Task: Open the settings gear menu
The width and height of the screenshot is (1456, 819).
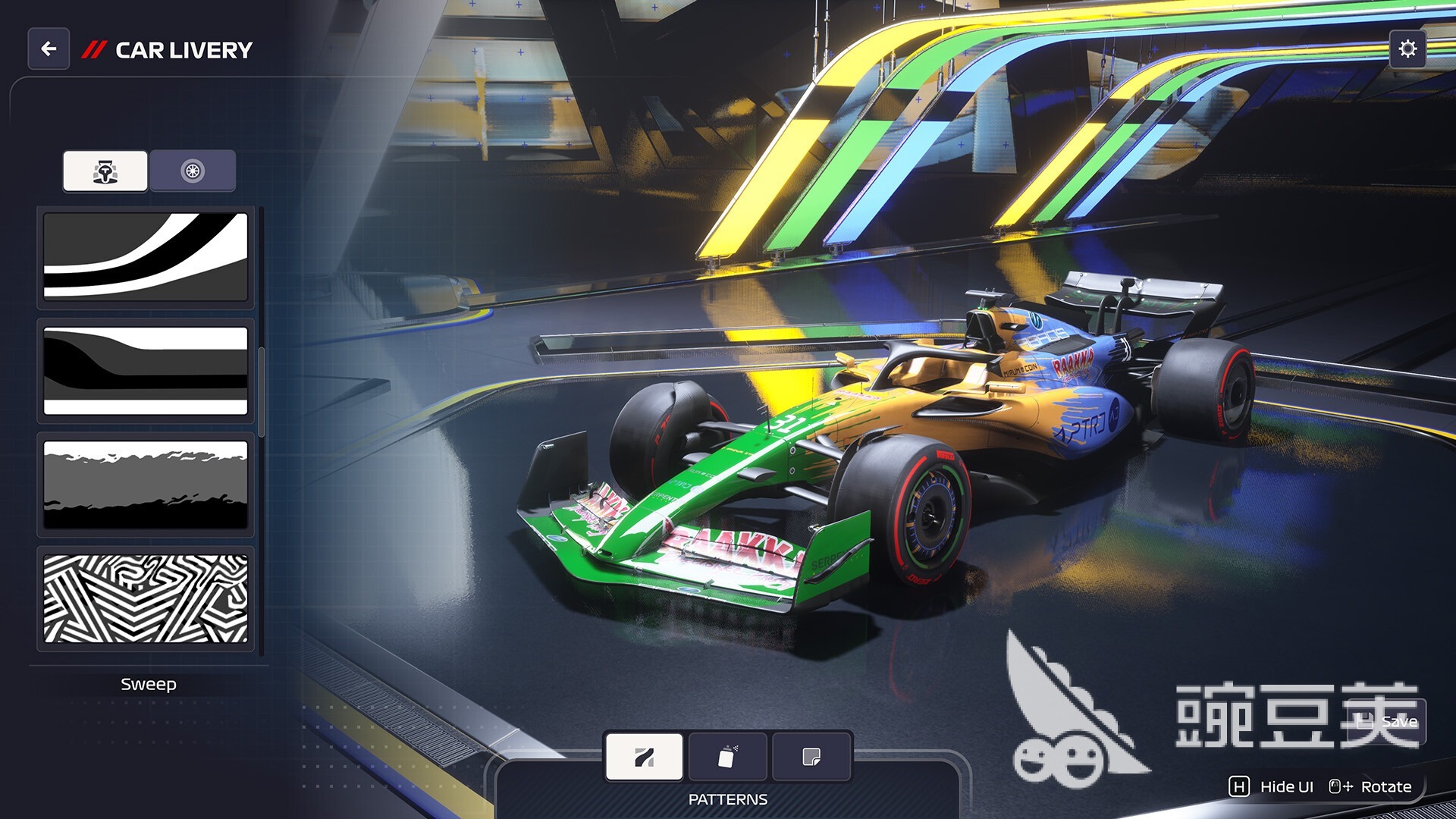Action: [1407, 49]
